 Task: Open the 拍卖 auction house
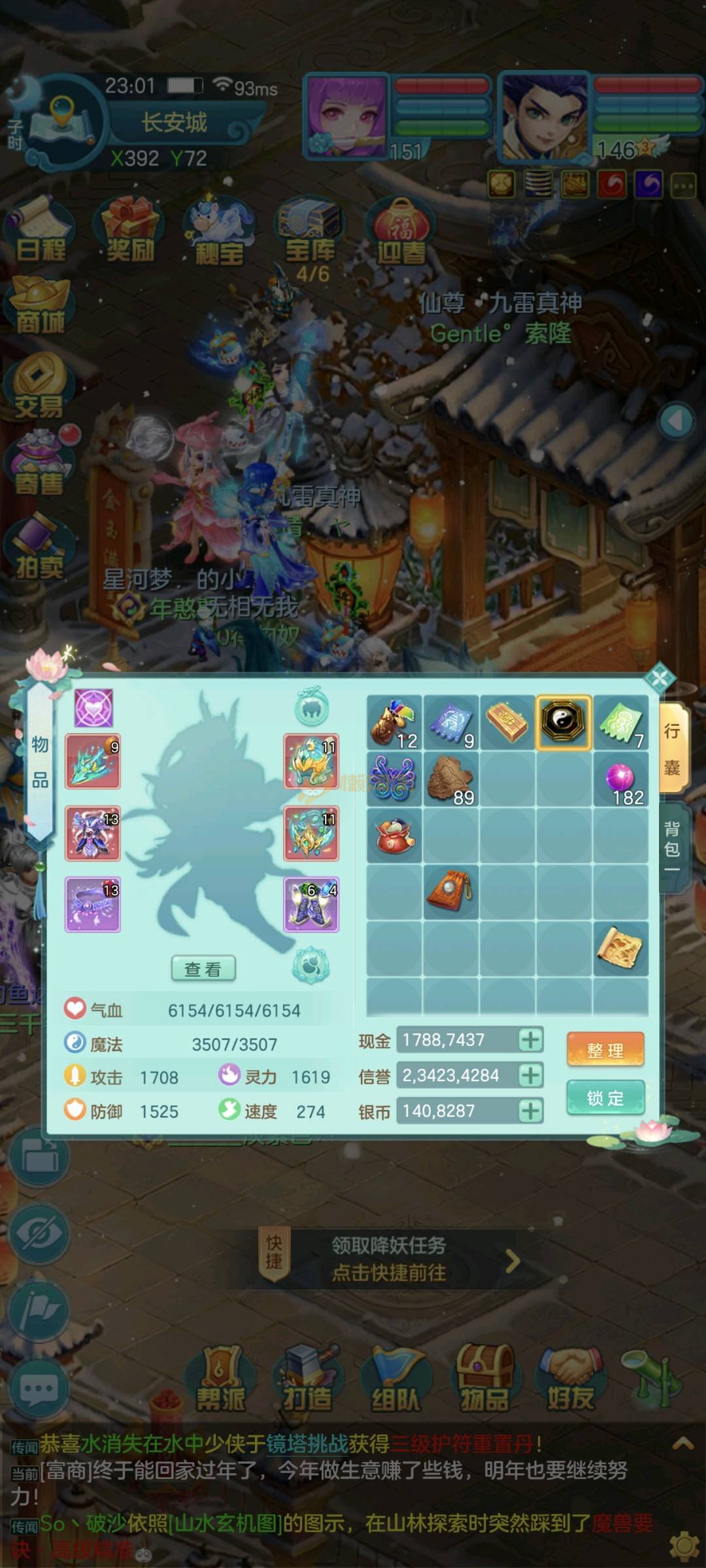[x=39, y=549]
